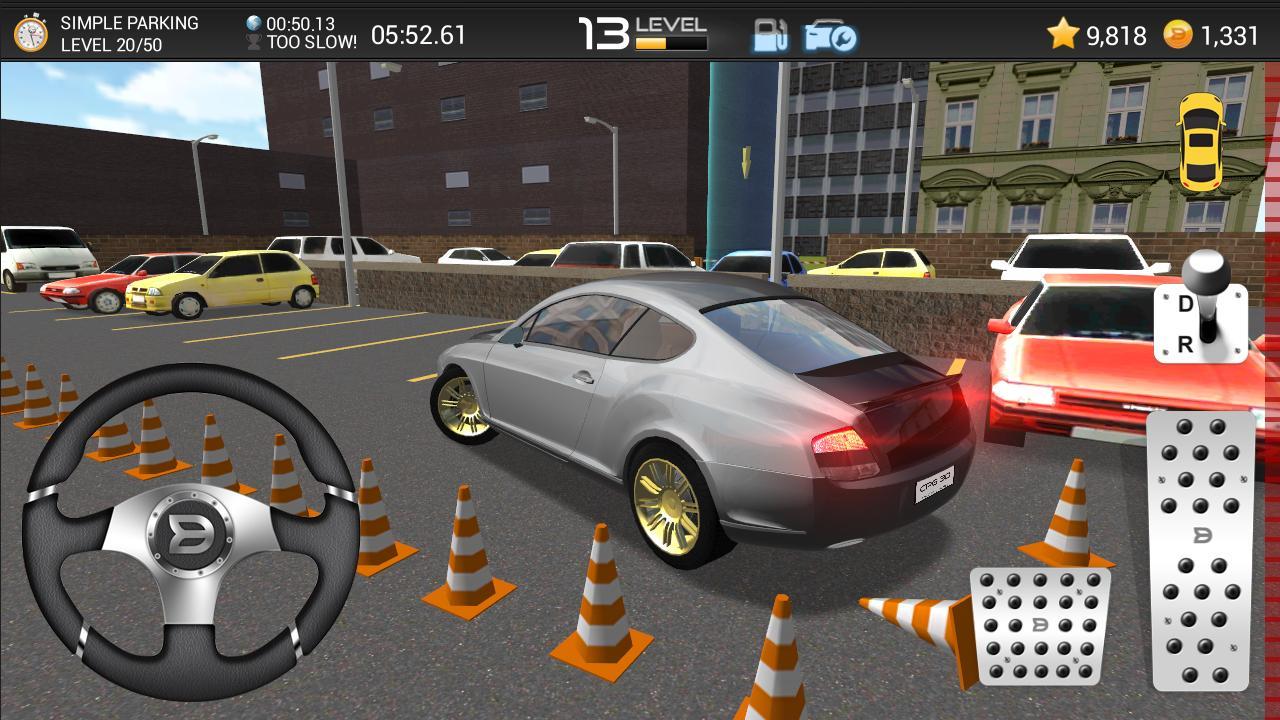Click the yellow car on the minimap

point(1203,144)
